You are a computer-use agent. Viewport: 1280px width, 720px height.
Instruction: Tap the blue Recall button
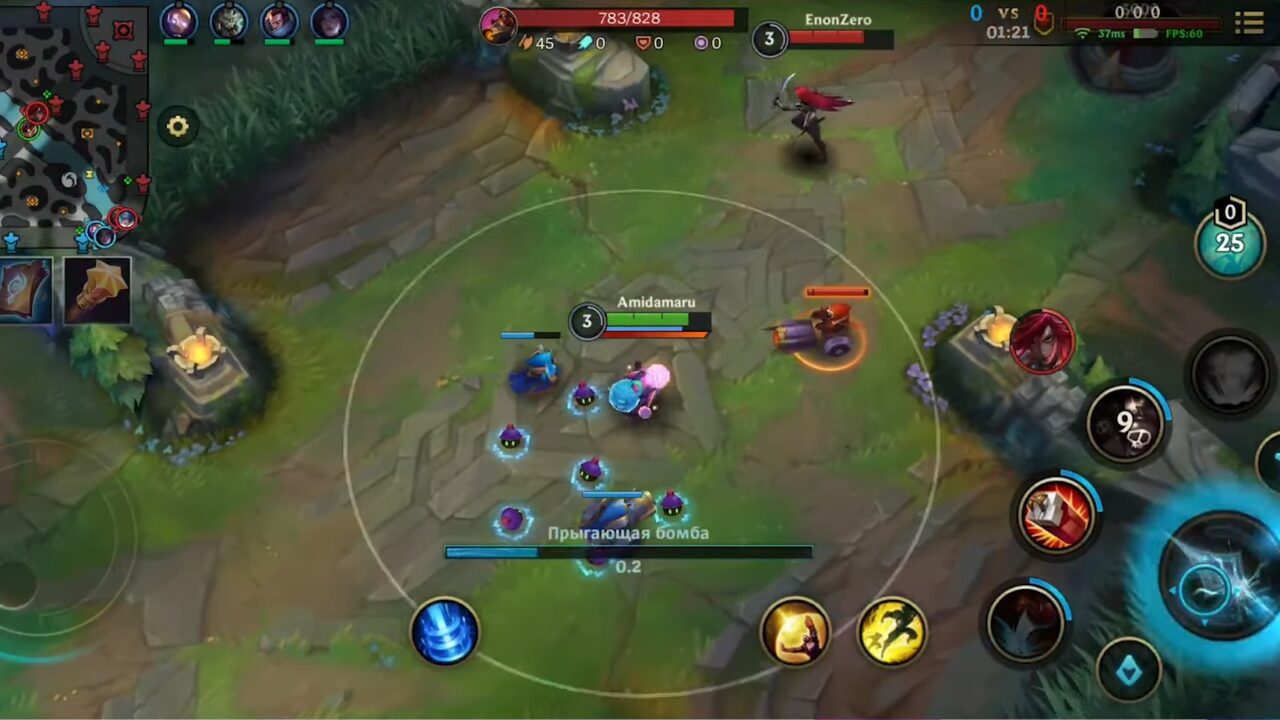click(444, 632)
